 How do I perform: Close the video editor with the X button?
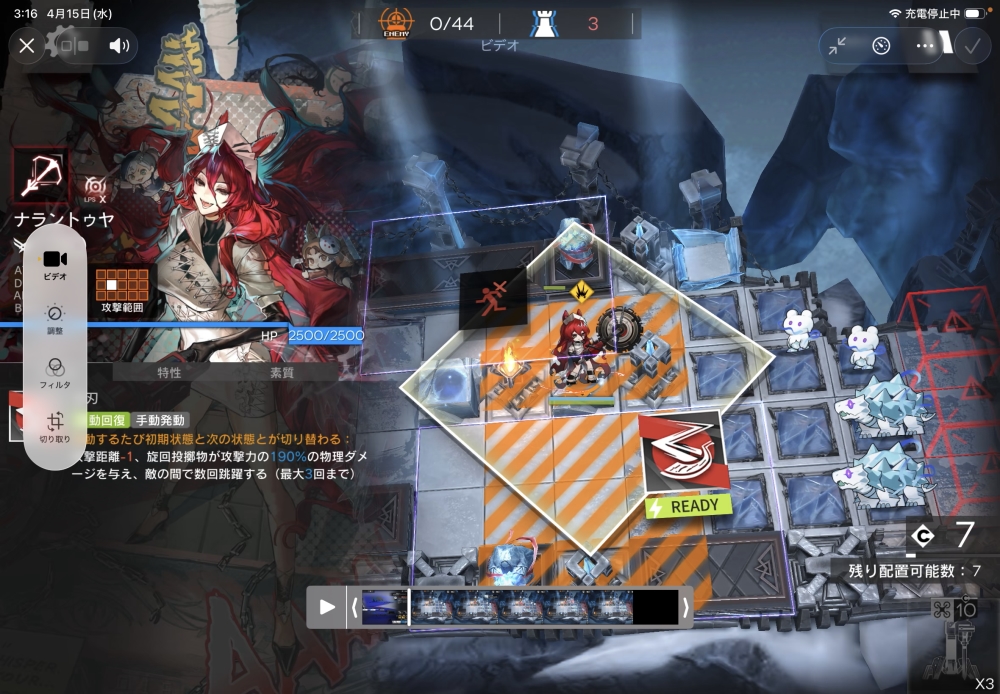click(27, 45)
